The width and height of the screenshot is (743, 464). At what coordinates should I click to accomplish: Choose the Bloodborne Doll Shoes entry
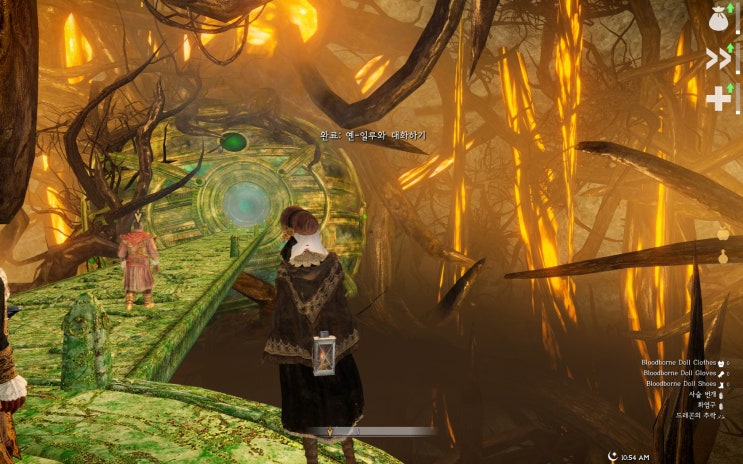pyautogui.click(x=681, y=383)
